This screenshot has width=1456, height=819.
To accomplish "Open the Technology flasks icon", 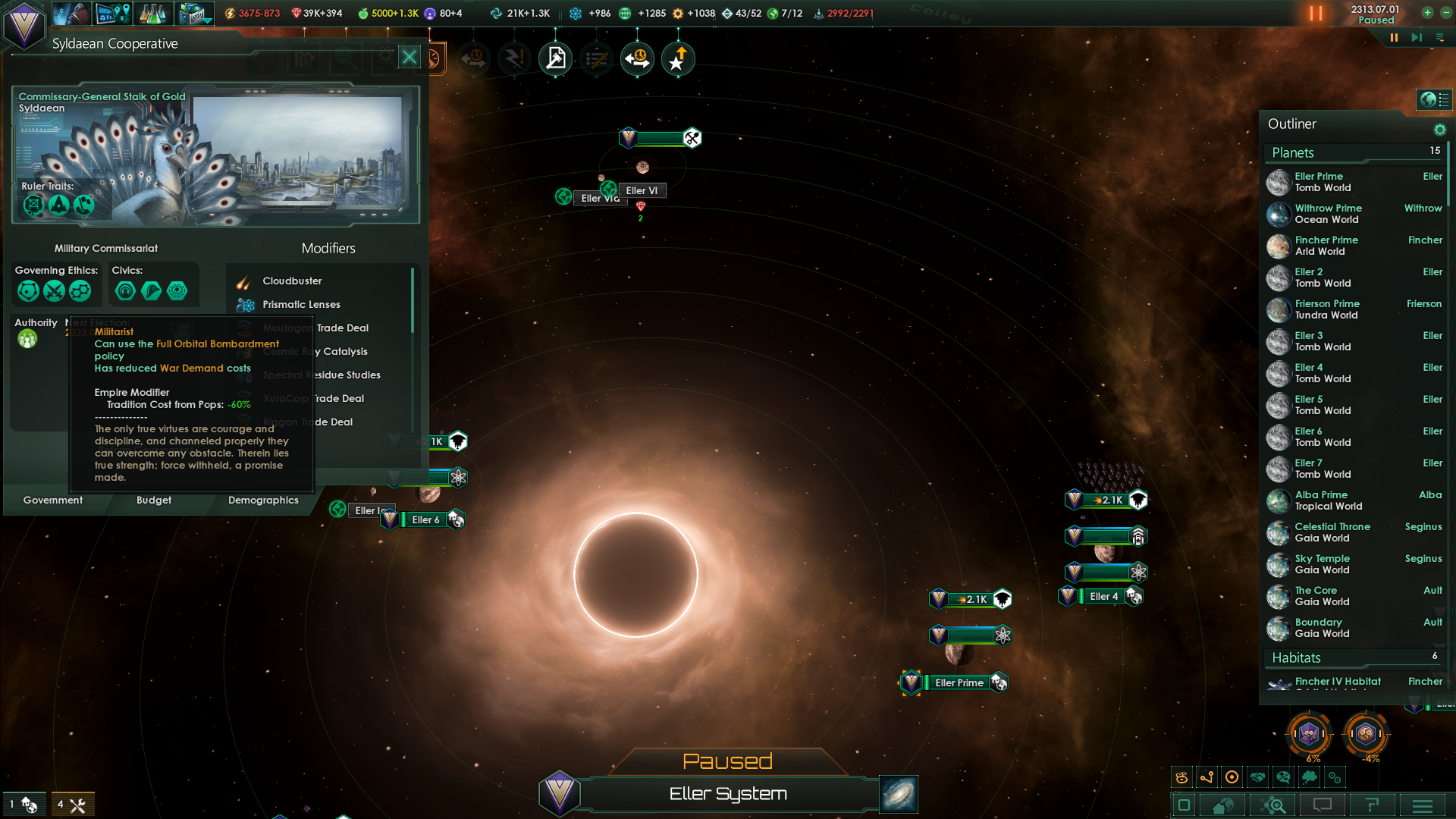I will [x=152, y=14].
